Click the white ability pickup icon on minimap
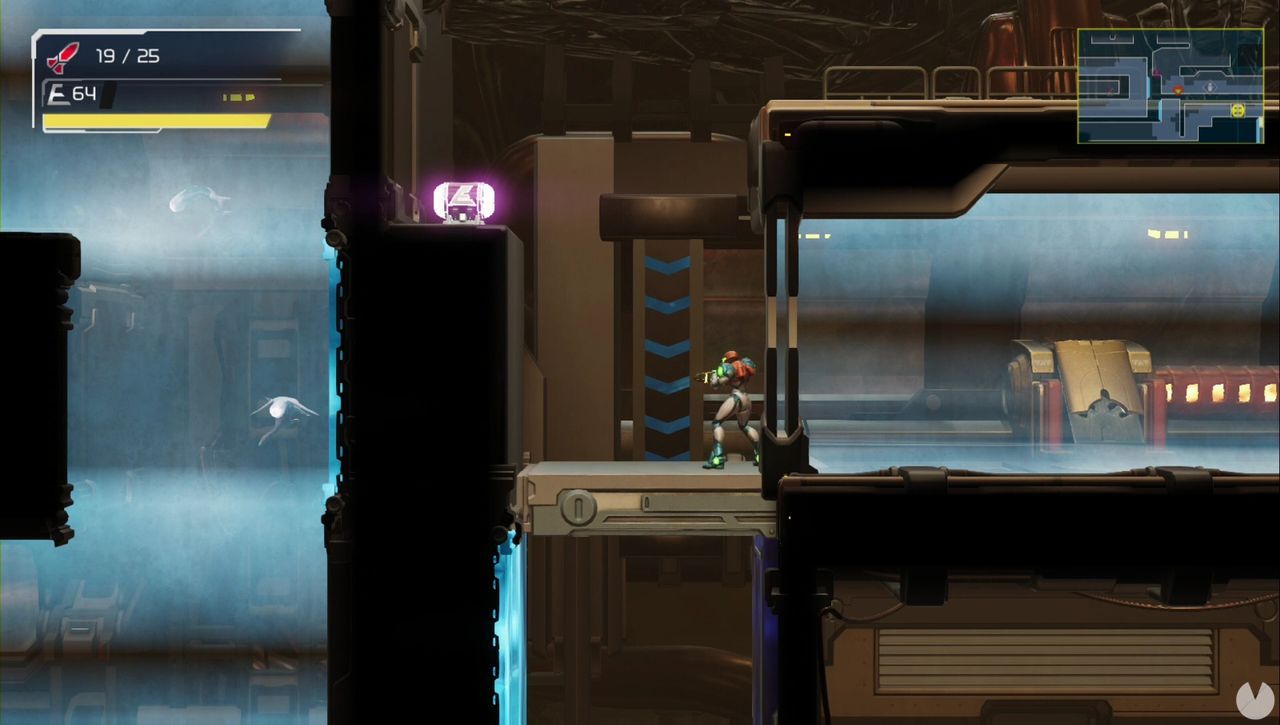The image size is (1280, 725). click(x=1210, y=87)
